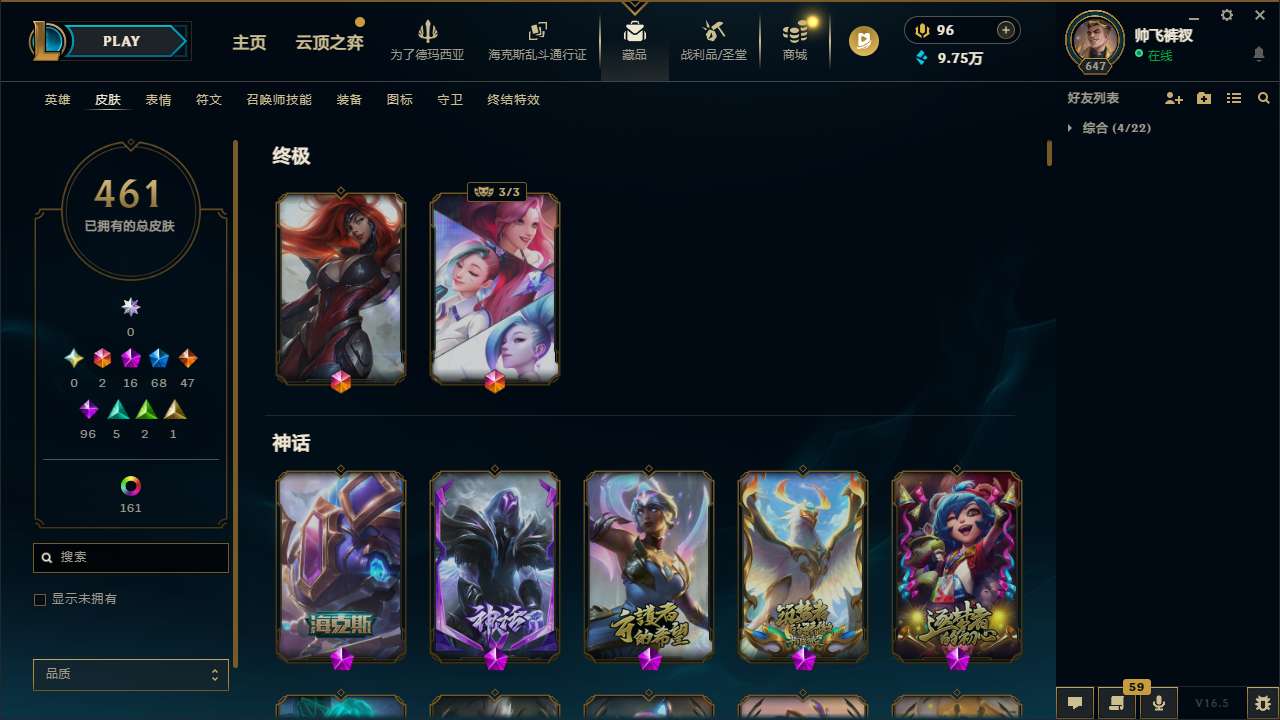Open the 战利品/圣堂 loot page

pos(713,40)
